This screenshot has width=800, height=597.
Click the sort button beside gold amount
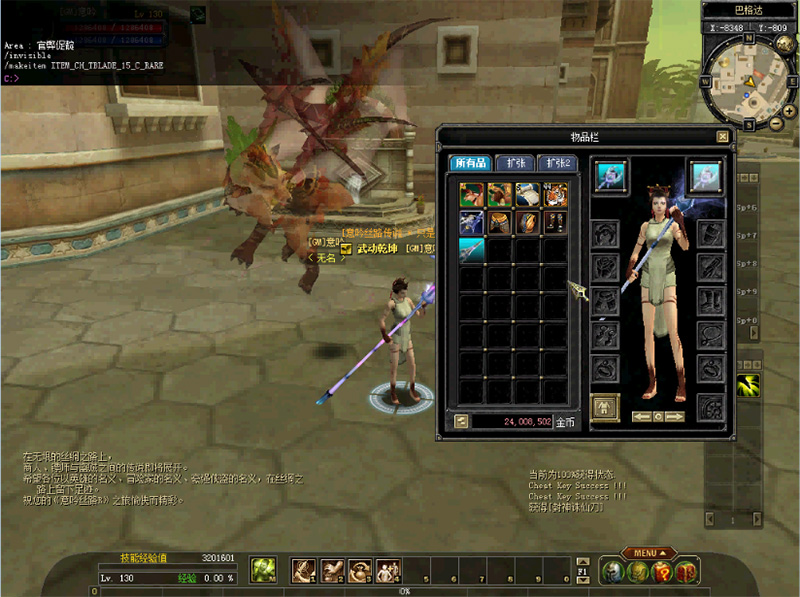pyautogui.click(x=460, y=421)
